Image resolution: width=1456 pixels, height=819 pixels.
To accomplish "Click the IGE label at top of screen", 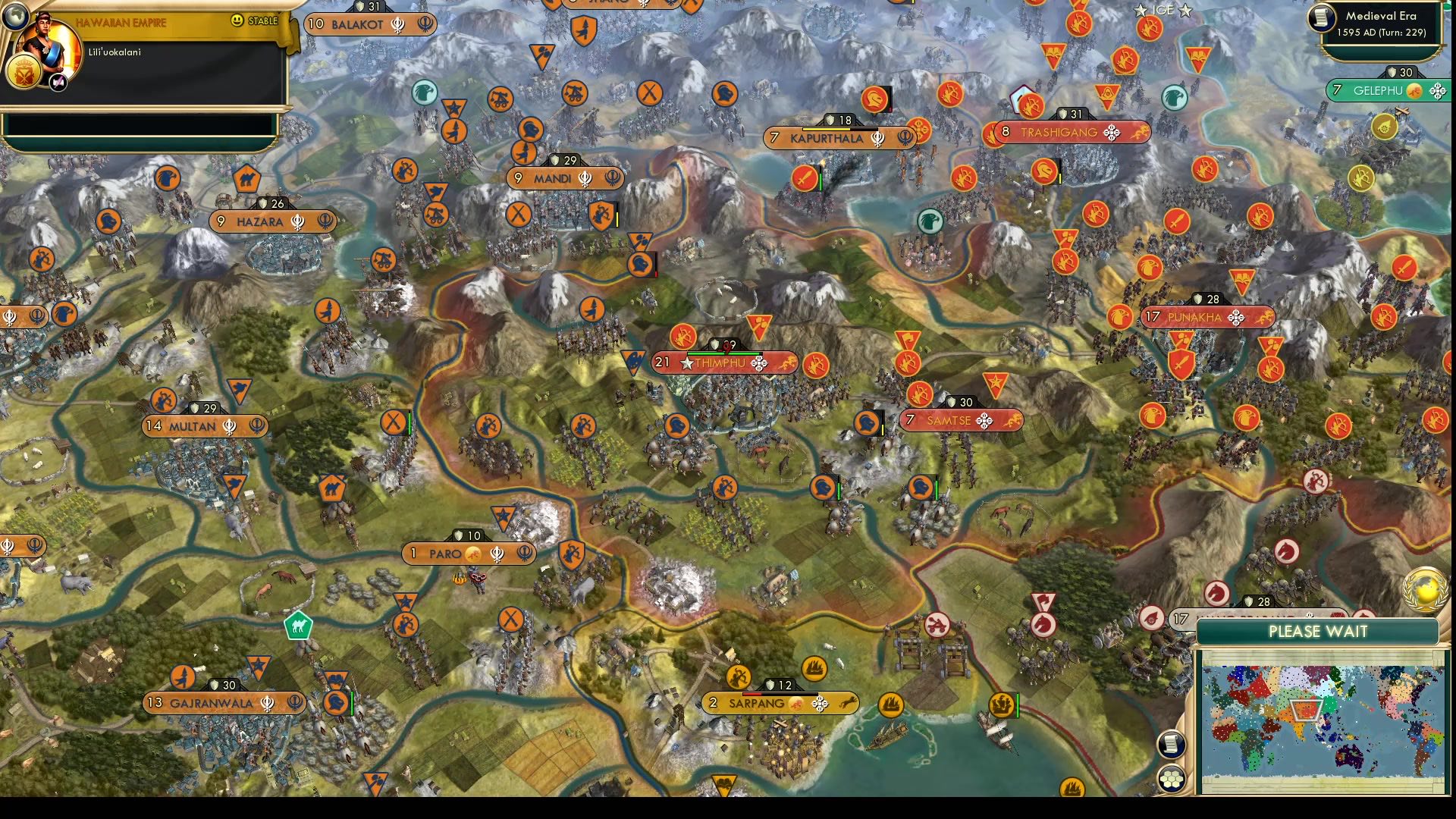I will click(x=1162, y=11).
